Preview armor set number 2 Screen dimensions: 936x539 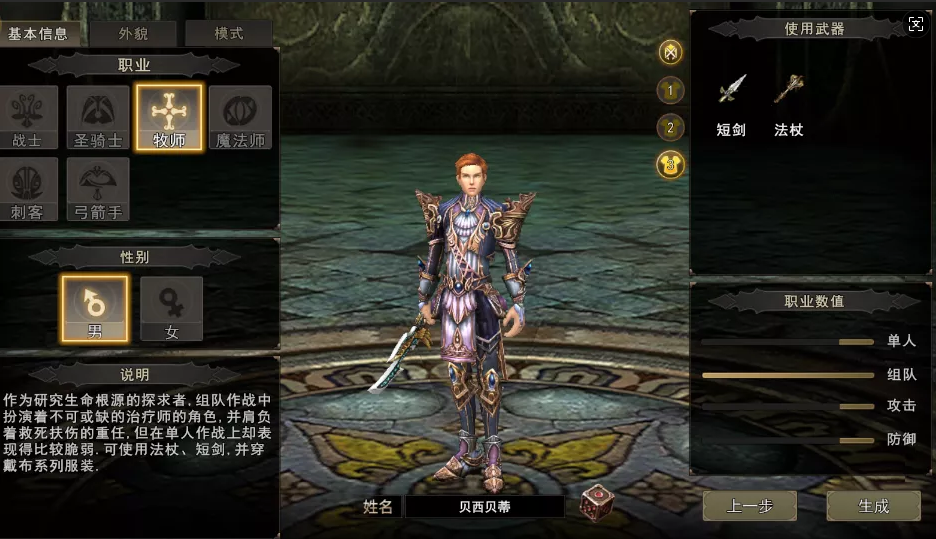(x=670, y=127)
